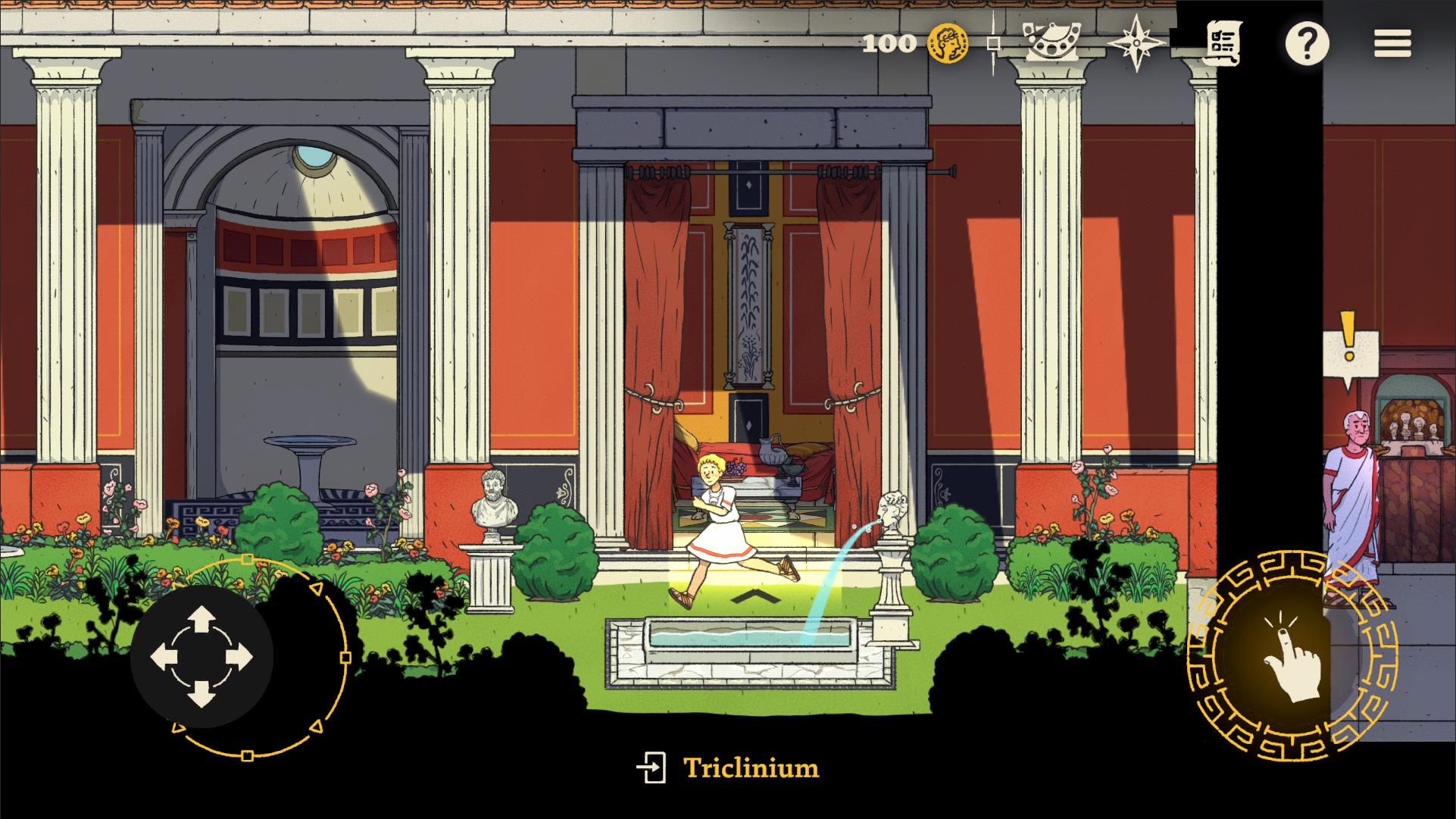Open the hamburger menu icon
Screen dimensions: 1456x819
1392,43
